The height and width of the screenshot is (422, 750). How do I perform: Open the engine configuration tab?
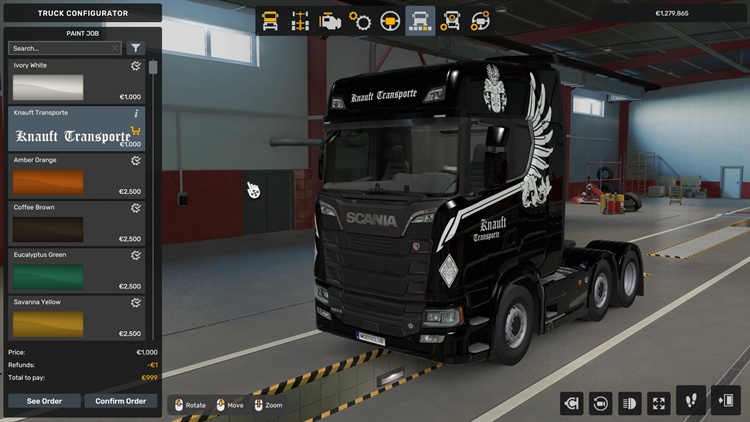click(x=329, y=20)
